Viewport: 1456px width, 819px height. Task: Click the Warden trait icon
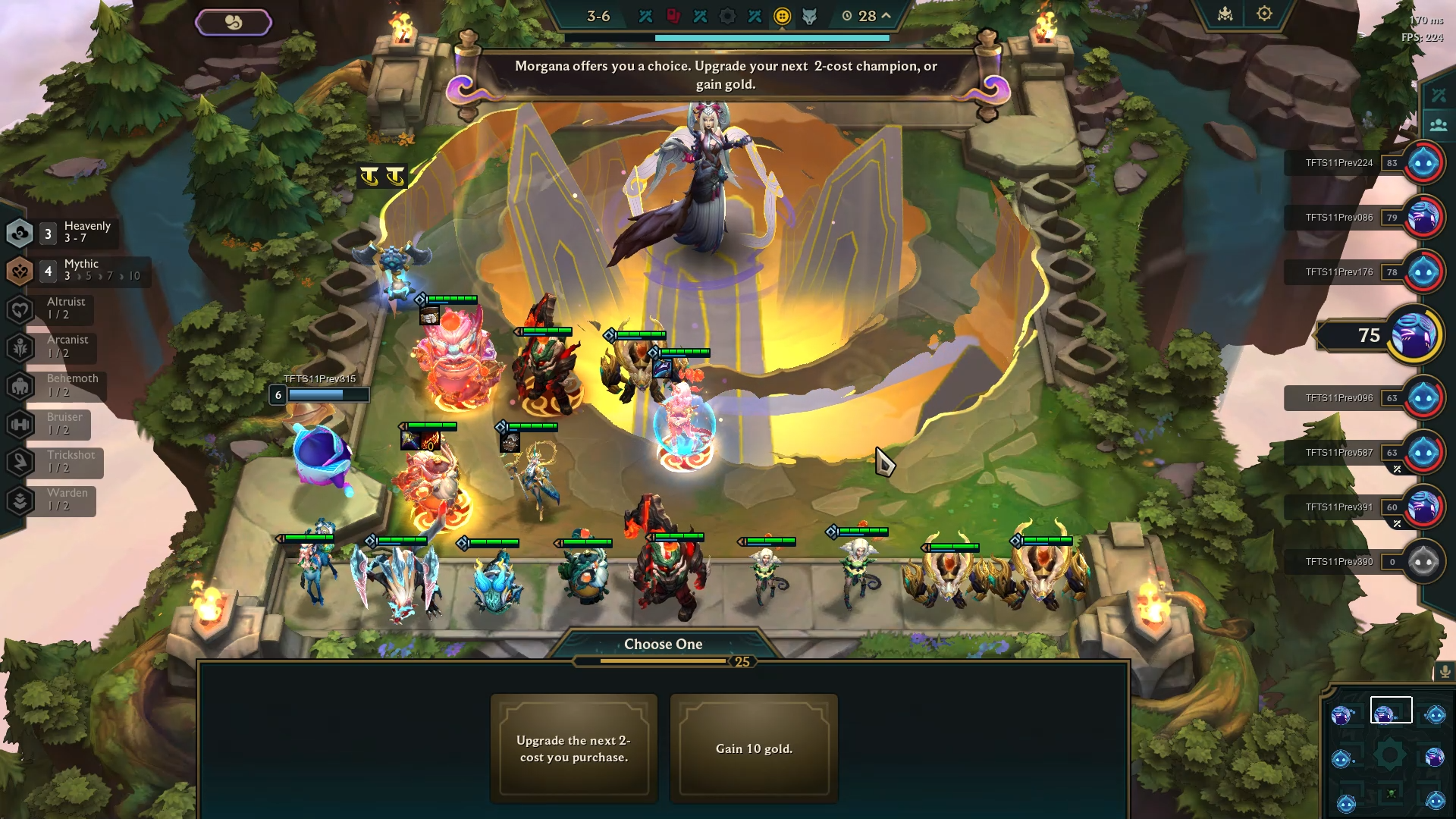(20, 500)
